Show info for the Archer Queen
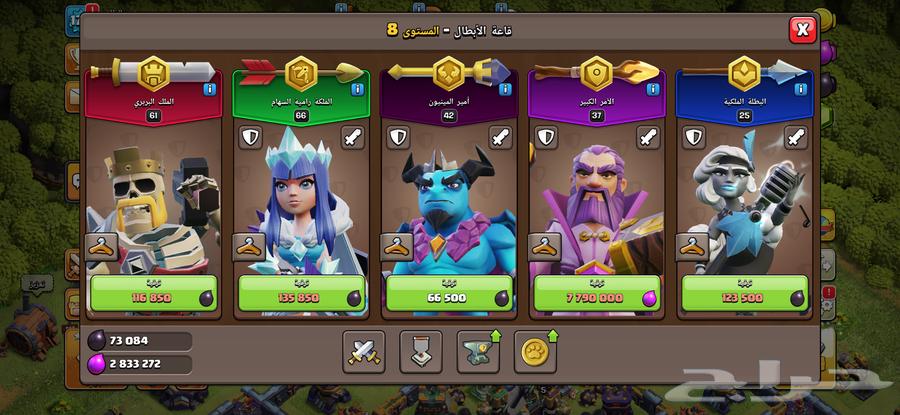The height and width of the screenshot is (415, 900). (x=358, y=89)
